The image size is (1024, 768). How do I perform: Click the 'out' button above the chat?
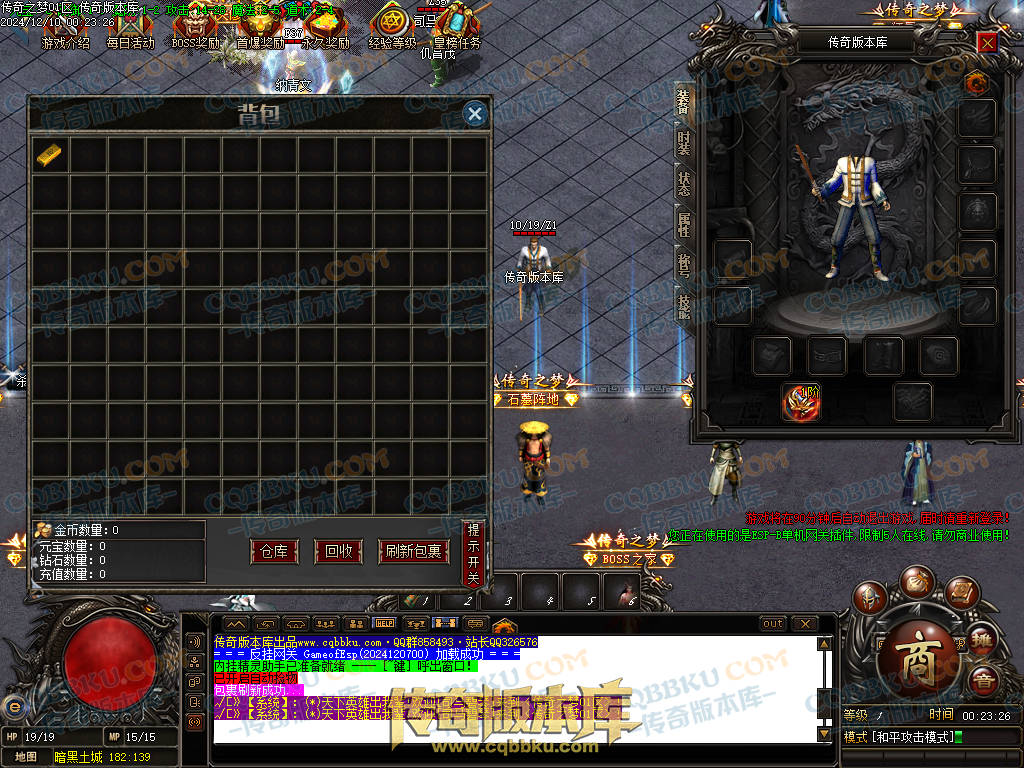click(x=772, y=624)
